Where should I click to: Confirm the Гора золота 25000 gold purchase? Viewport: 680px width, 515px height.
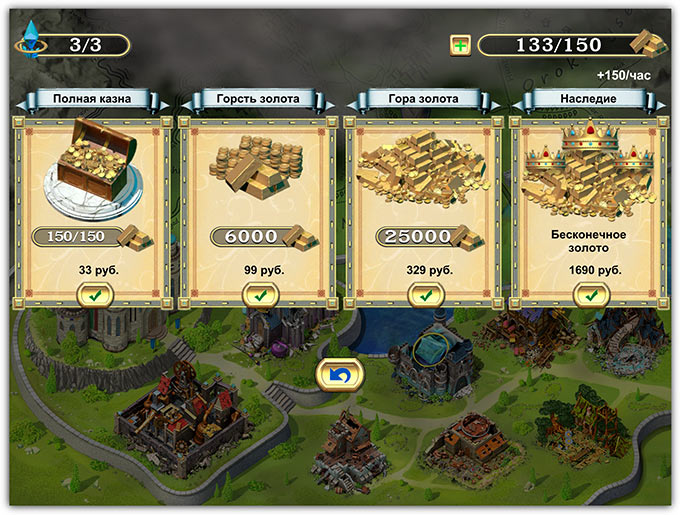tap(426, 295)
